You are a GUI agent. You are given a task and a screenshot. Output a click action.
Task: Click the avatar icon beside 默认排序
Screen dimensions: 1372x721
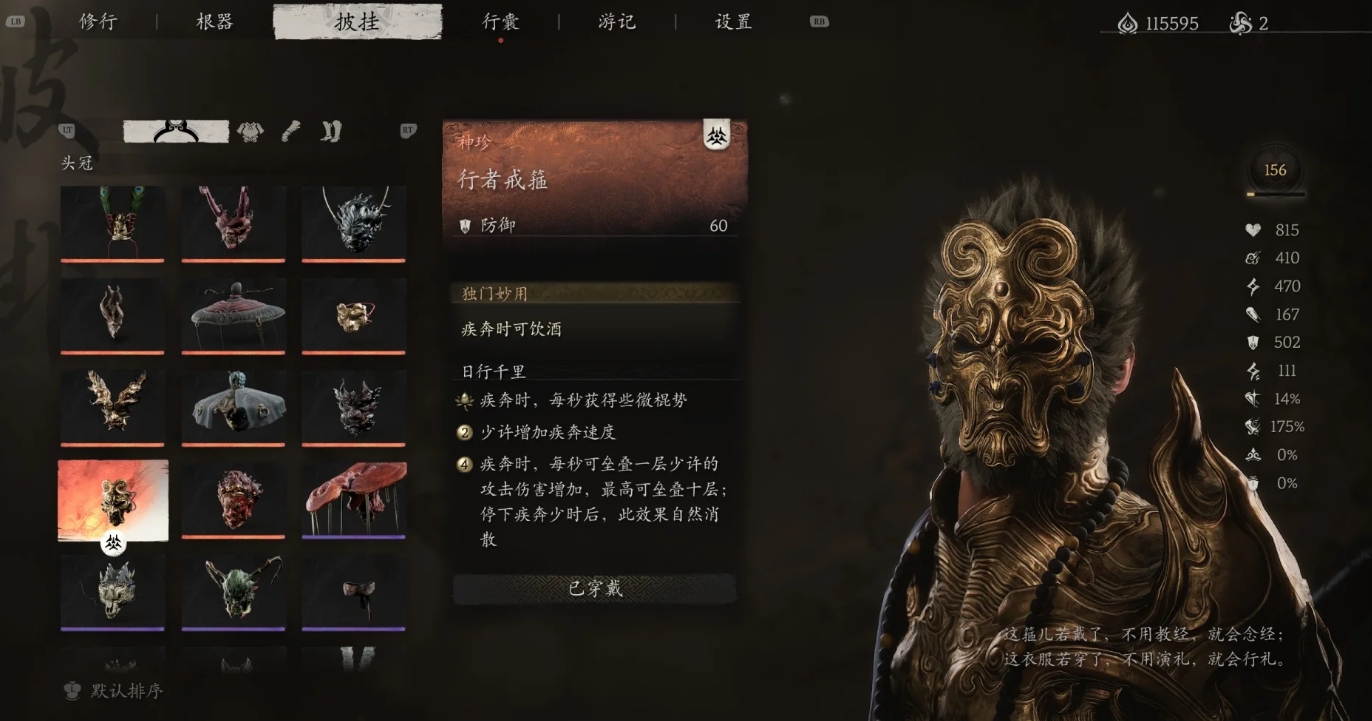(x=70, y=691)
